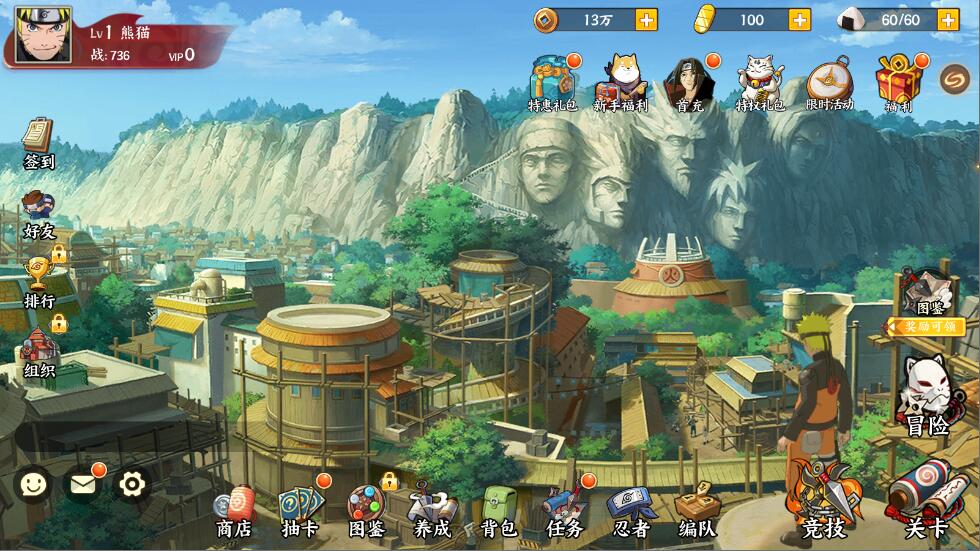Open the 福利 welfare gift box
Viewport: 980px width, 551px height.
[x=897, y=82]
